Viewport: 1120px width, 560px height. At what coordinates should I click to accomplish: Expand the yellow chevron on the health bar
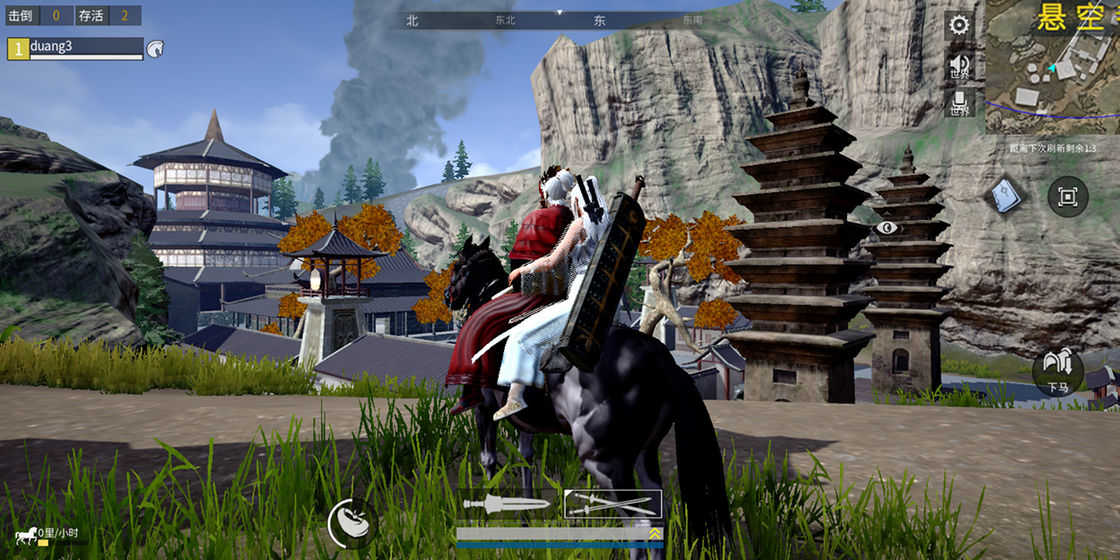pyautogui.click(x=655, y=534)
